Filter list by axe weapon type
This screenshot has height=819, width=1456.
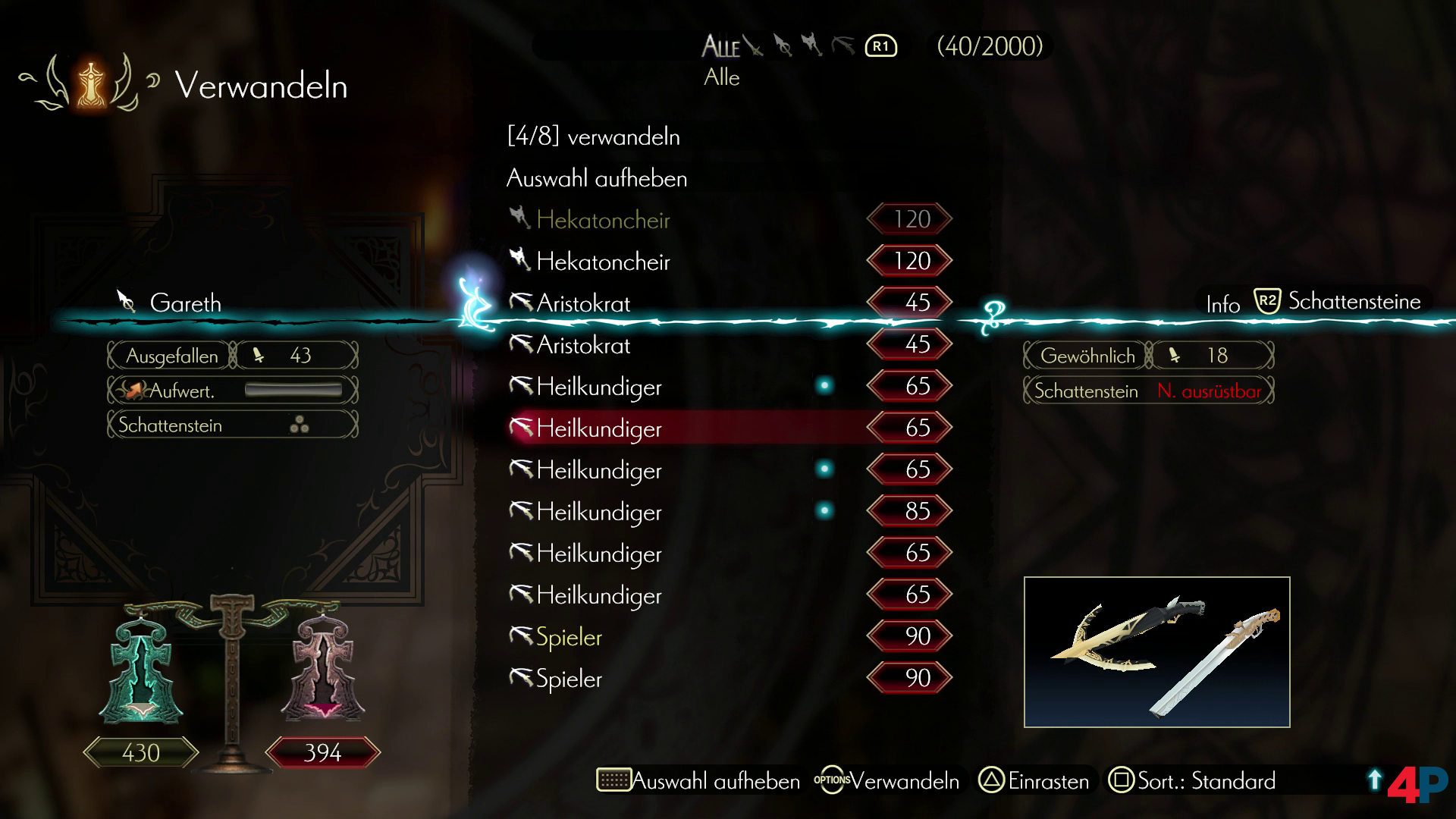(812, 46)
